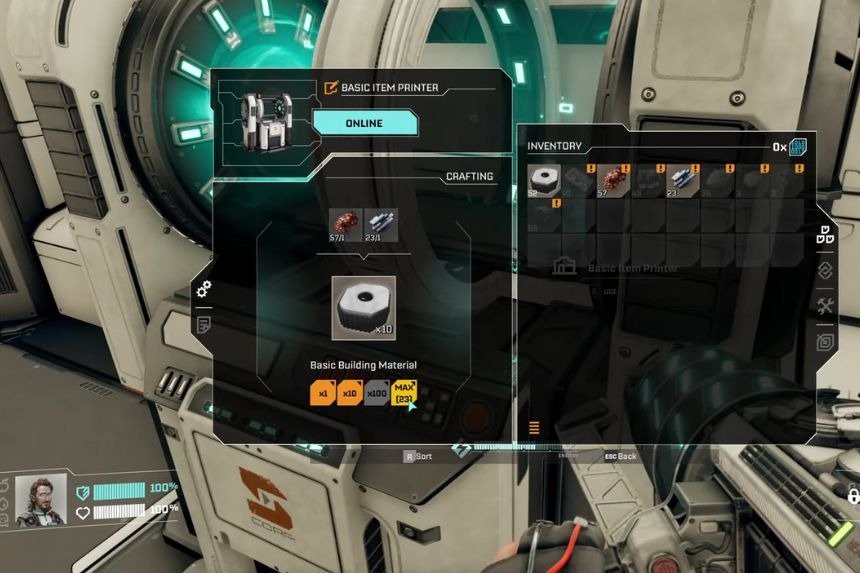Sort the inventory items
The width and height of the screenshot is (860, 573).
417,456
